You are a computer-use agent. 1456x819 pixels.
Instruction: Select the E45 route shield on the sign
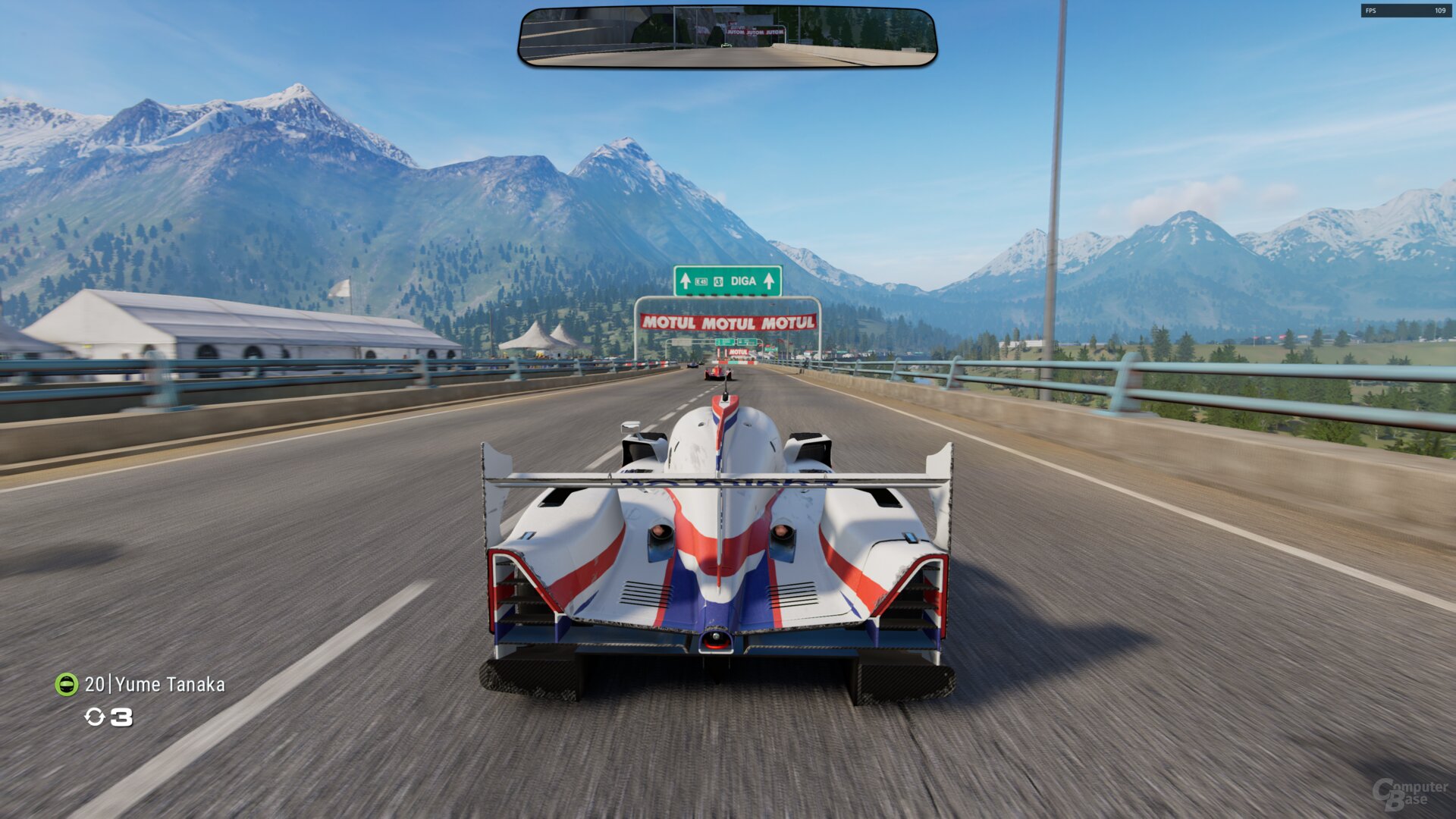701,281
